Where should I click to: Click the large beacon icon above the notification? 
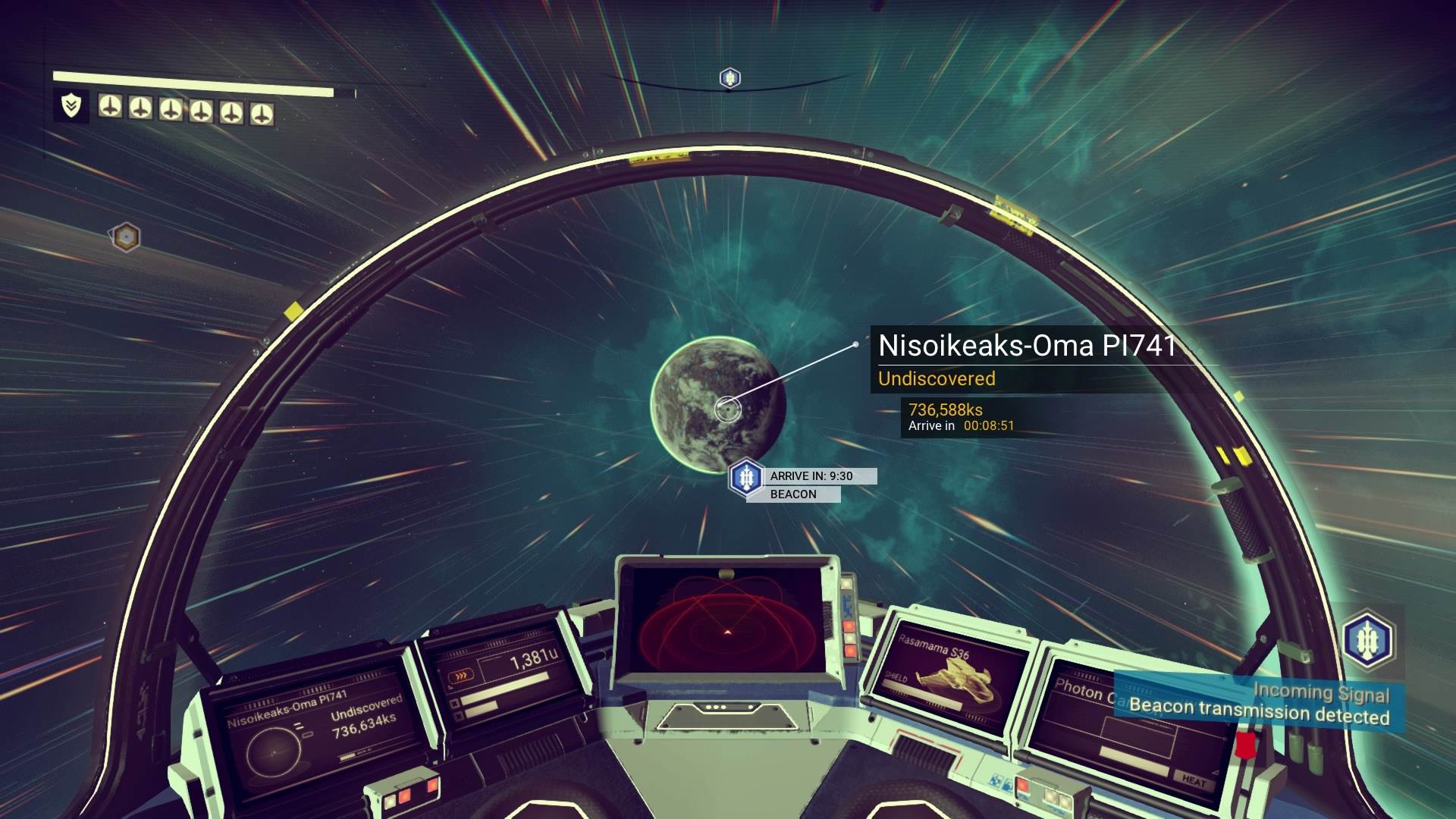pyautogui.click(x=1369, y=639)
